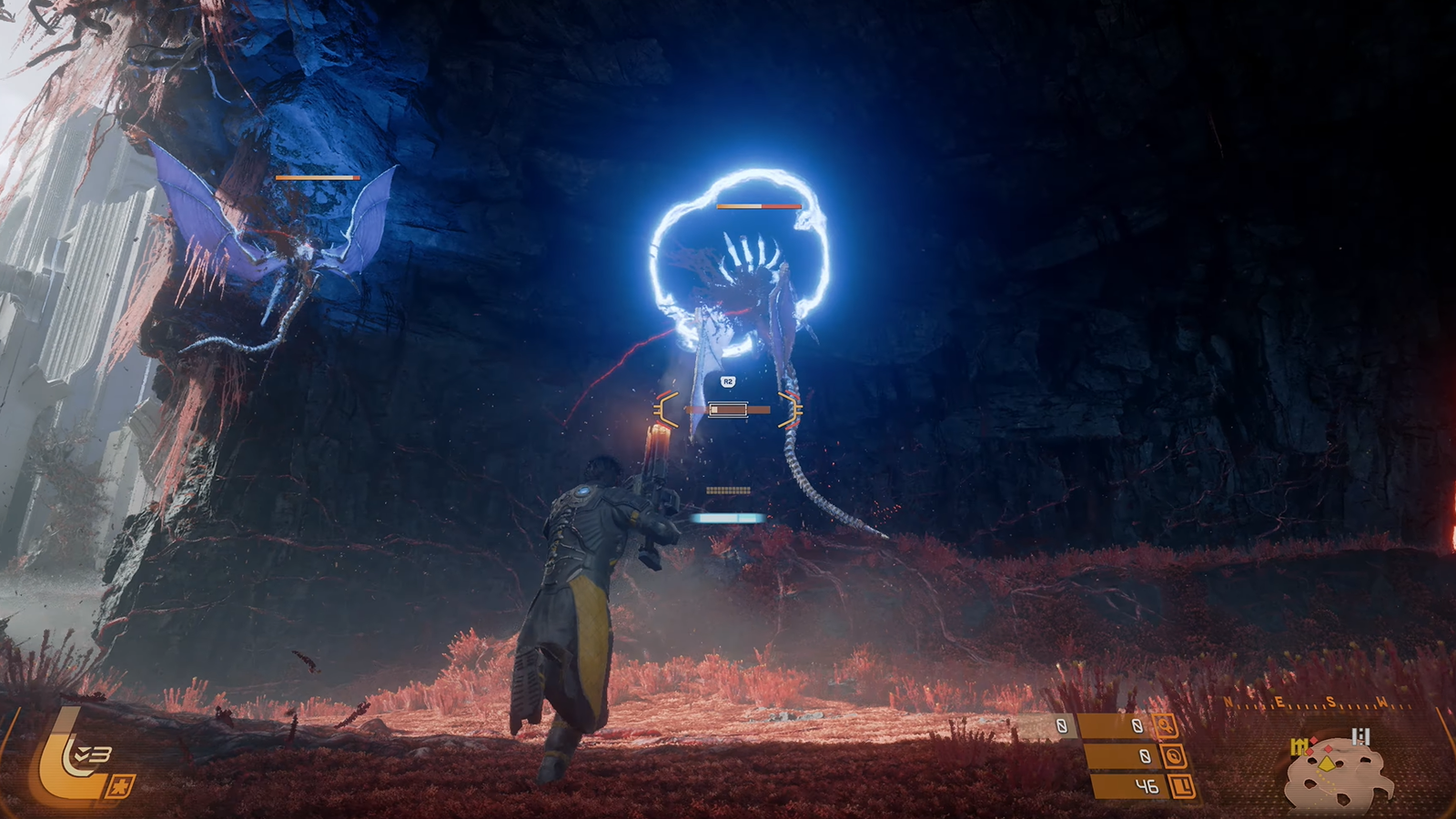1456x819 pixels.
Task: Click the obolite currency icon beside 46
Action: [1181, 785]
